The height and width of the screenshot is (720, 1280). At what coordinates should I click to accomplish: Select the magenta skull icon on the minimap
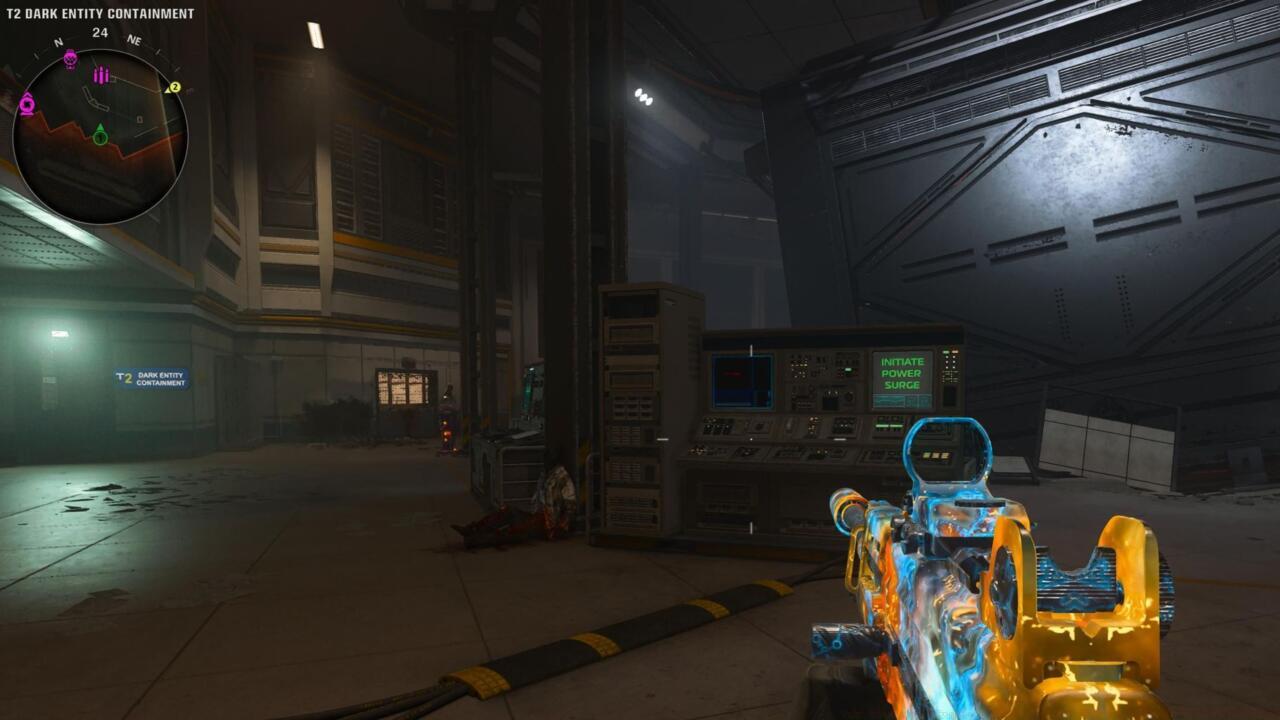click(x=69, y=58)
